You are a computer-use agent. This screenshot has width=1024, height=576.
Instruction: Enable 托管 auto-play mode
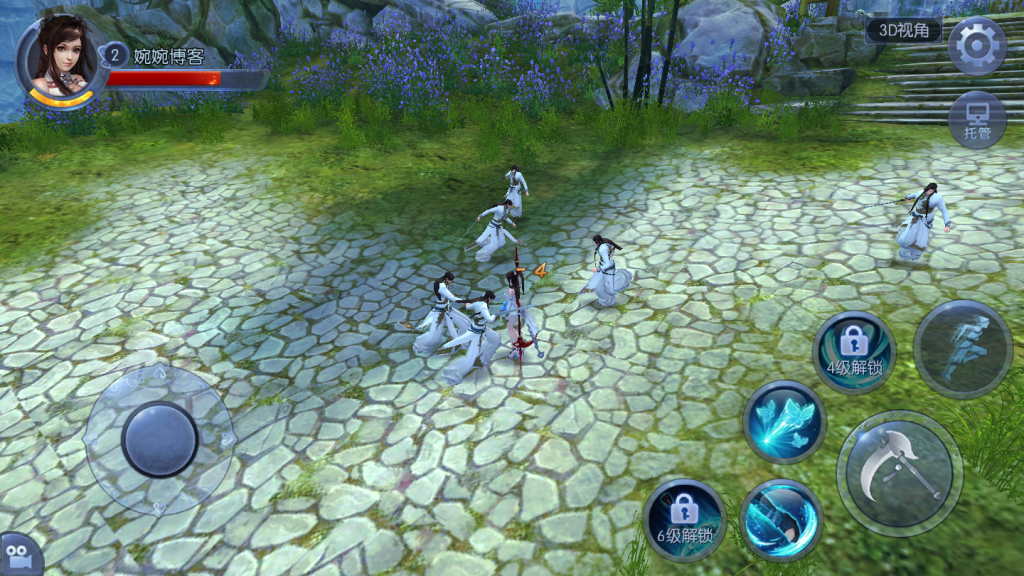tap(976, 120)
